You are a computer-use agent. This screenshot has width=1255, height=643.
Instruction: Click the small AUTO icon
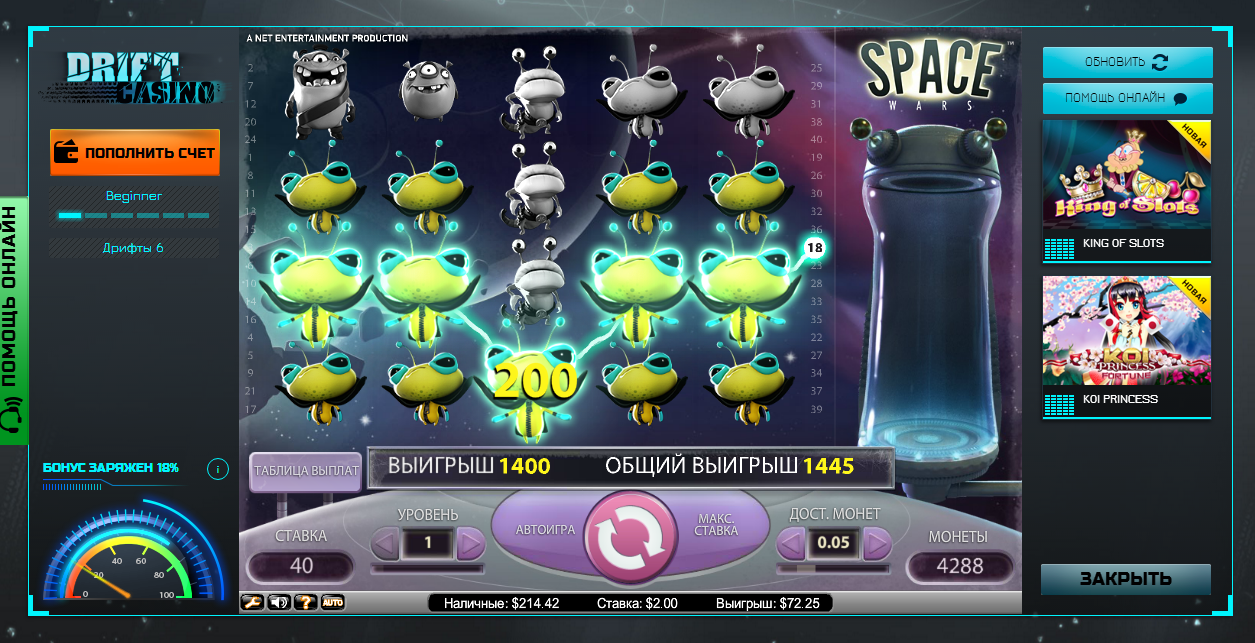332,602
